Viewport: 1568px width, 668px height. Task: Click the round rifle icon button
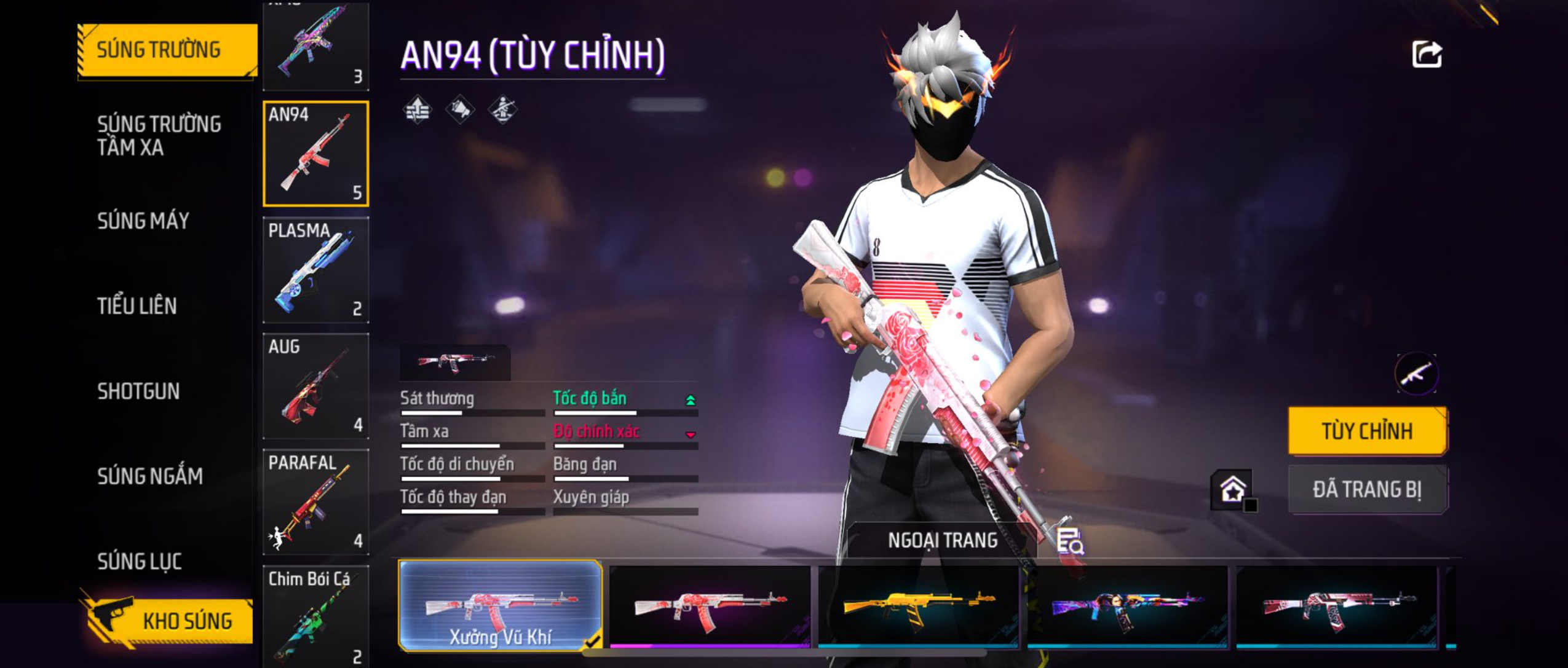pyautogui.click(x=1416, y=374)
